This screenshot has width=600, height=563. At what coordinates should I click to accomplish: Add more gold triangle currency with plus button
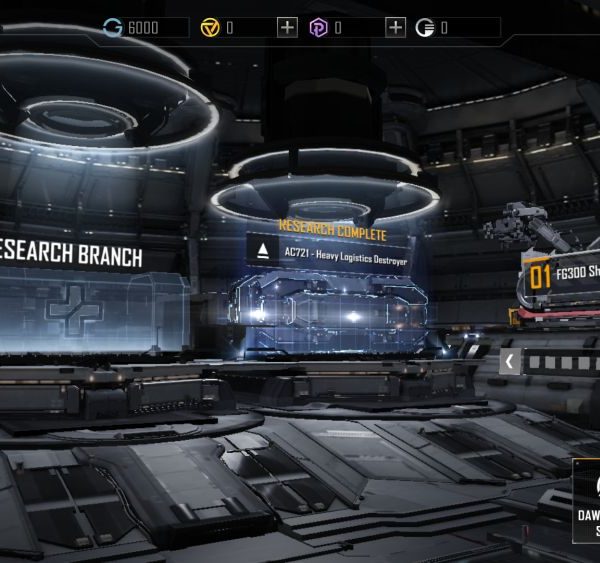pyautogui.click(x=288, y=28)
